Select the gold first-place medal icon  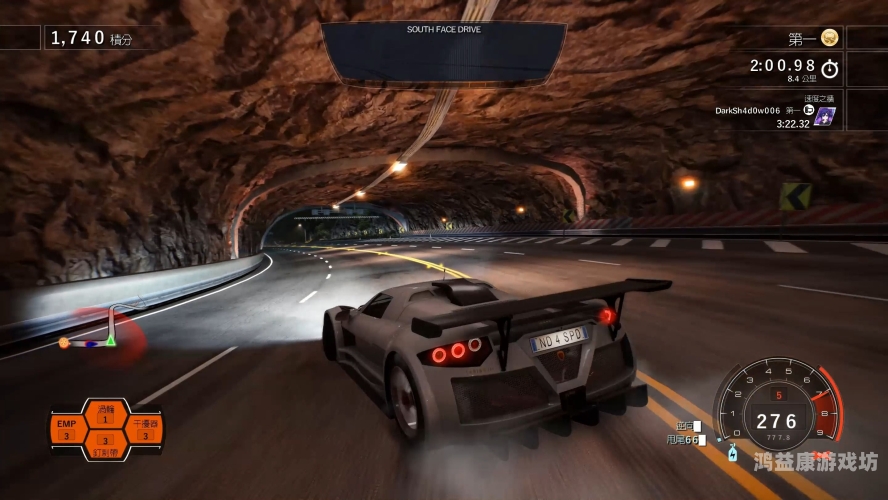pos(829,38)
